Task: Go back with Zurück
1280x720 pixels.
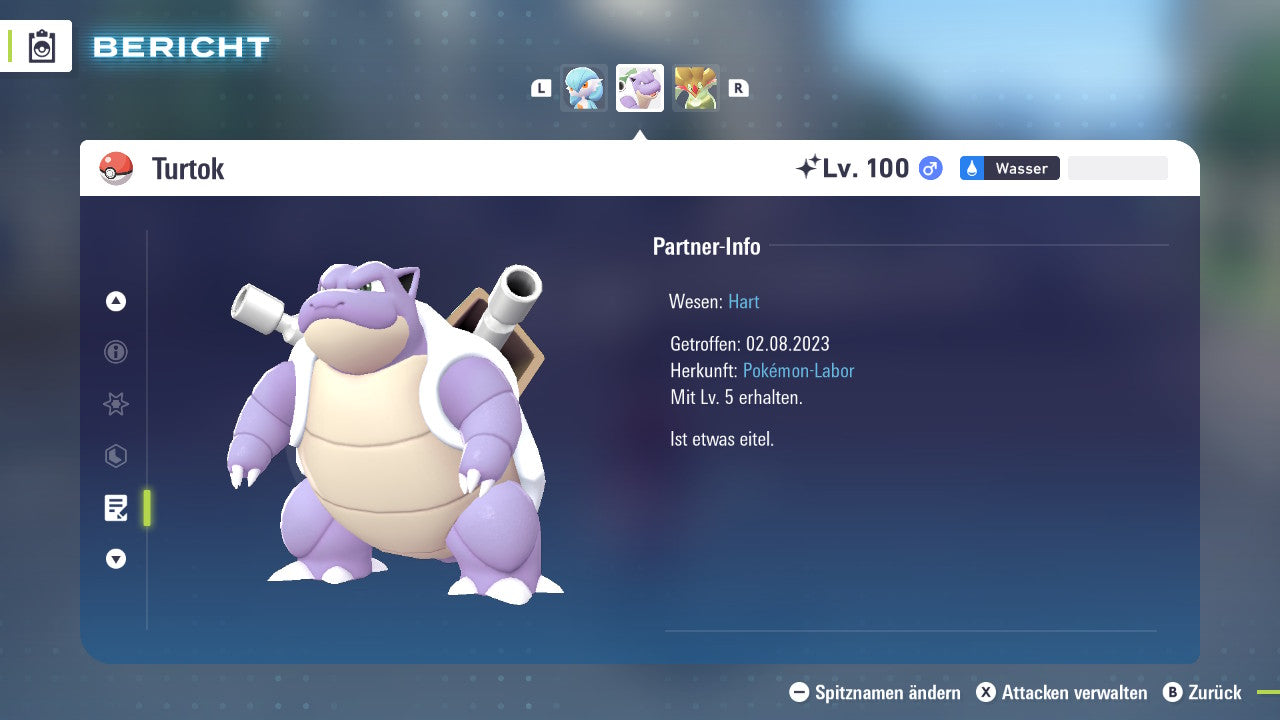Action: point(1203,692)
